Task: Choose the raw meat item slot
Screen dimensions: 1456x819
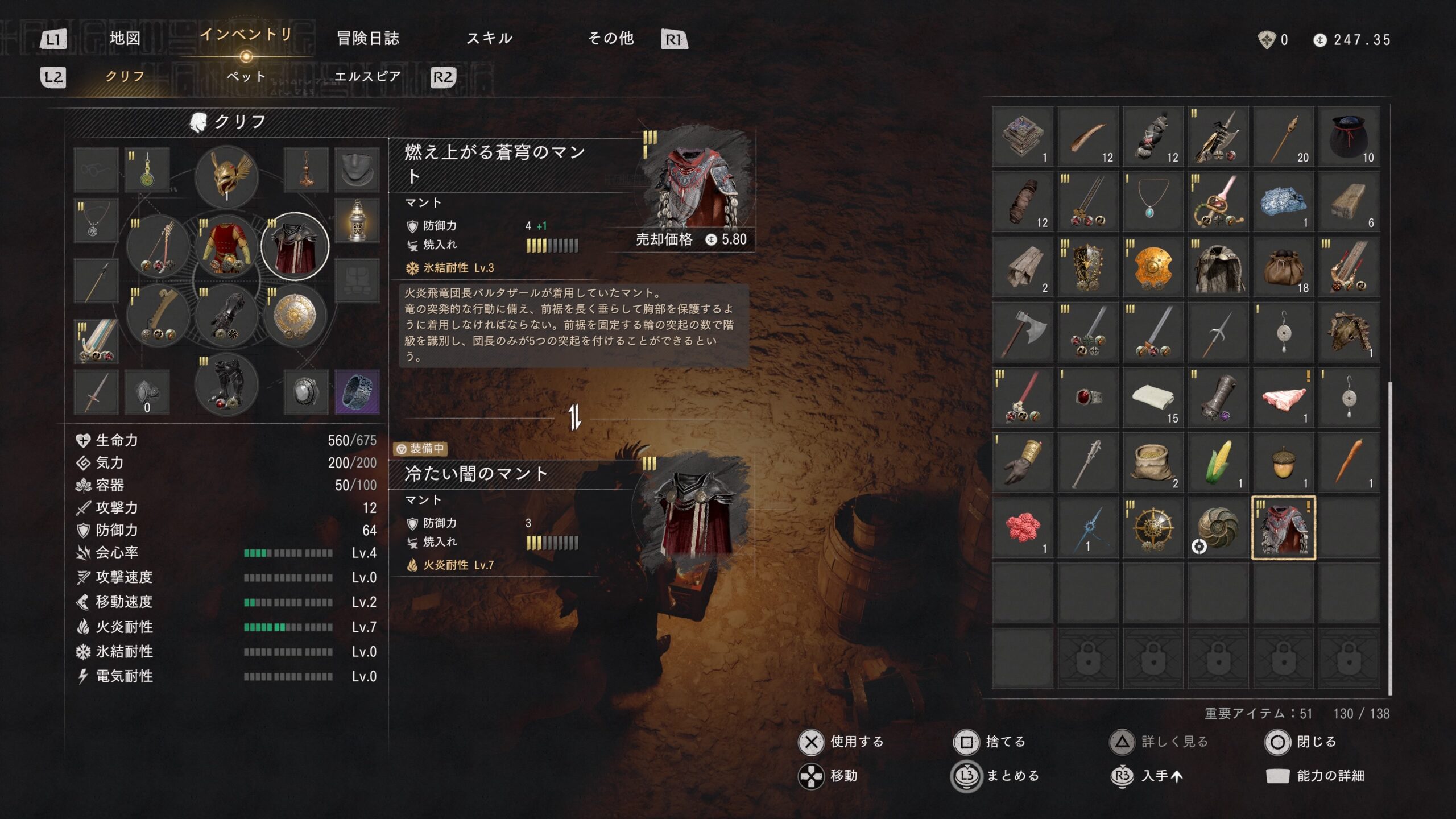Action: pyautogui.click(x=1283, y=398)
